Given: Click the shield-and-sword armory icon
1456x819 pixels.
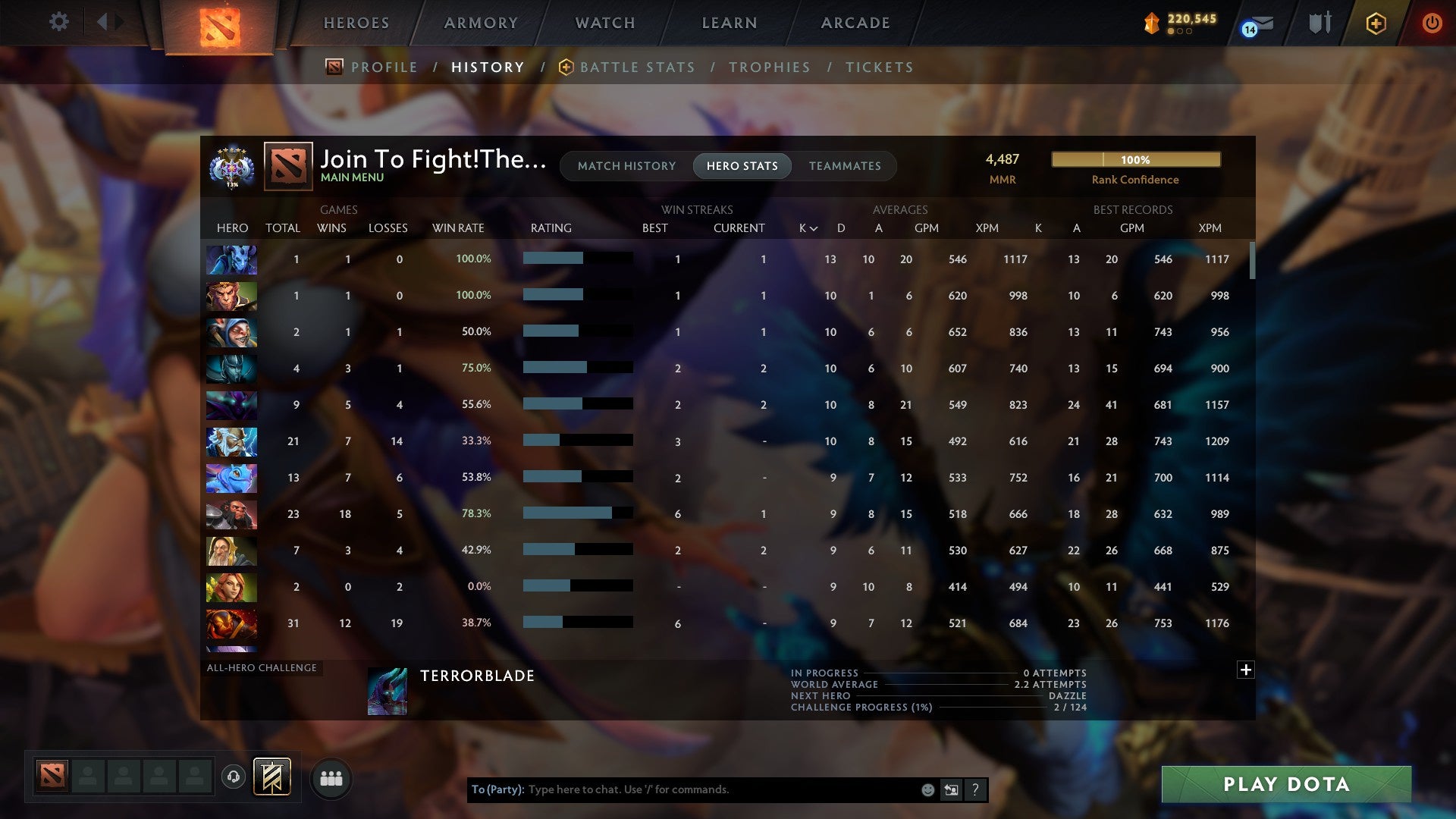Looking at the screenshot, I should click(x=1319, y=24).
